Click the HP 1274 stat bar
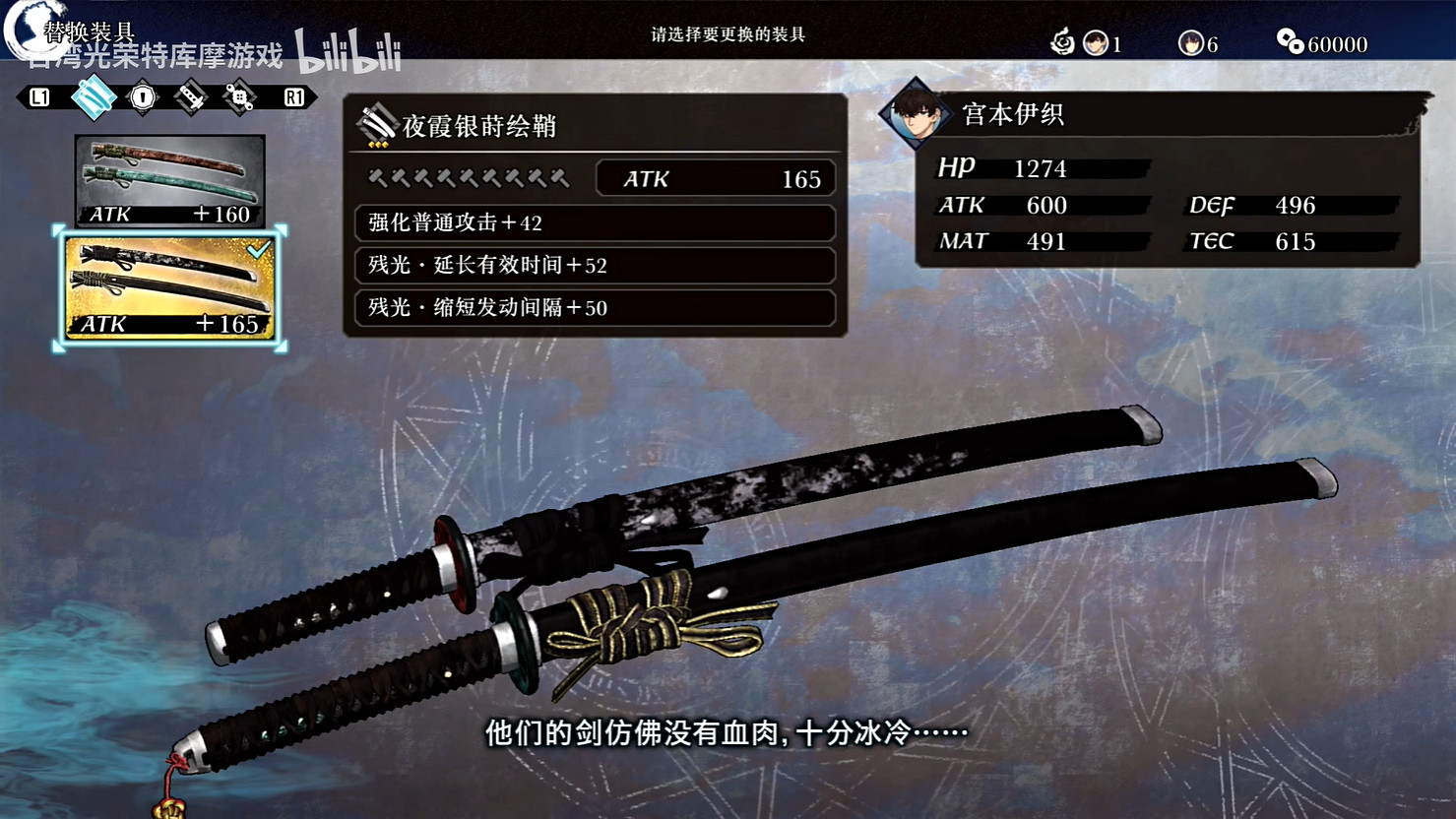This screenshot has width=1456, height=819. [x=1039, y=168]
